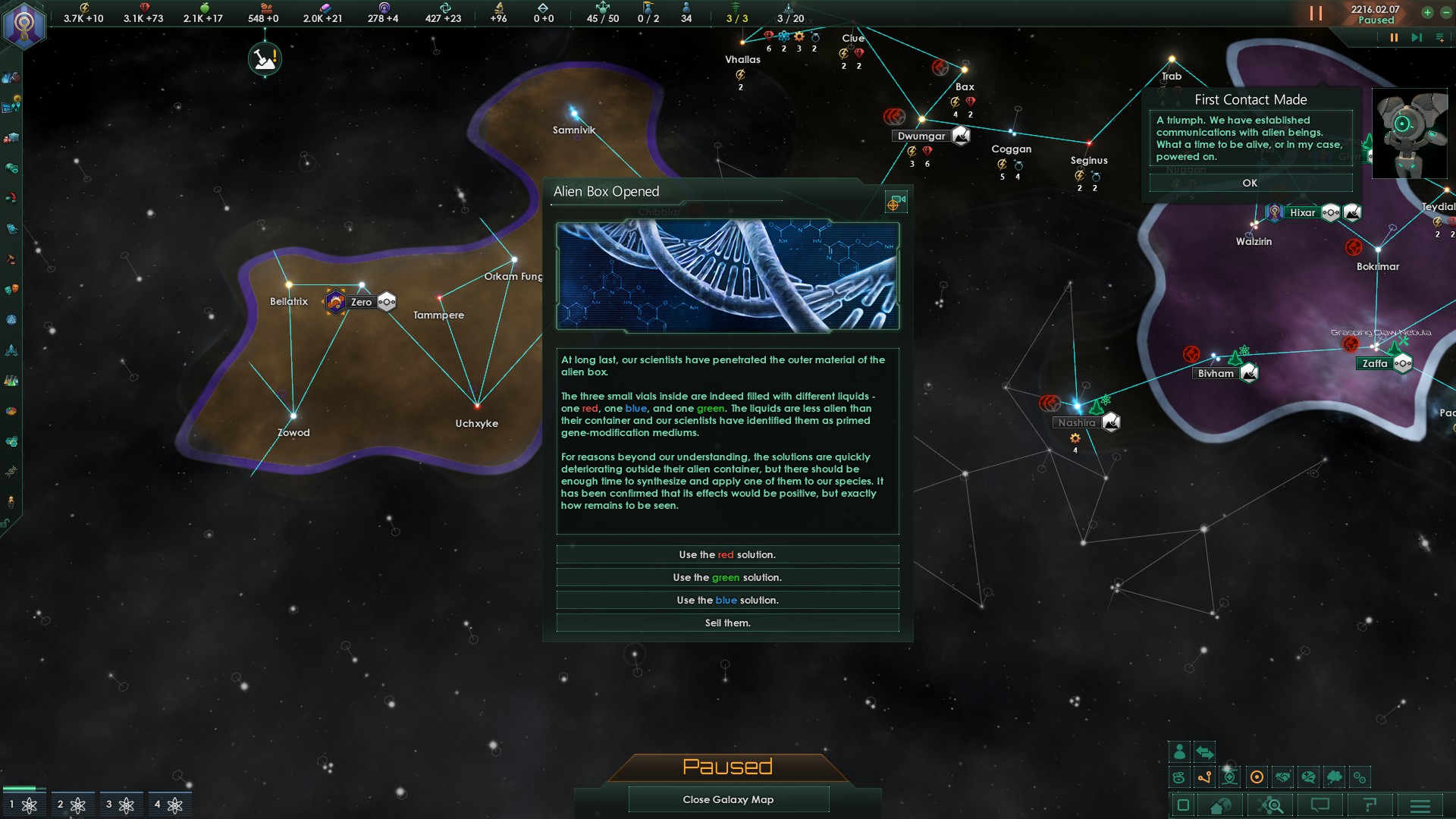Screen dimensions: 1456x819
Task: Toggle the empires map mode (person icon)
Action: coord(1180,752)
